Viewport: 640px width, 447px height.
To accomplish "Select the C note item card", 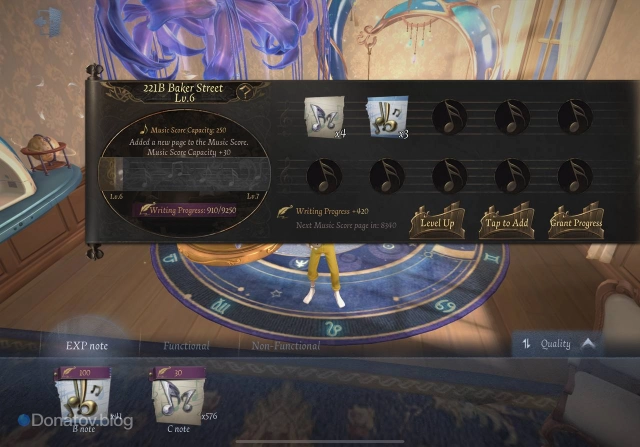I will (178, 396).
